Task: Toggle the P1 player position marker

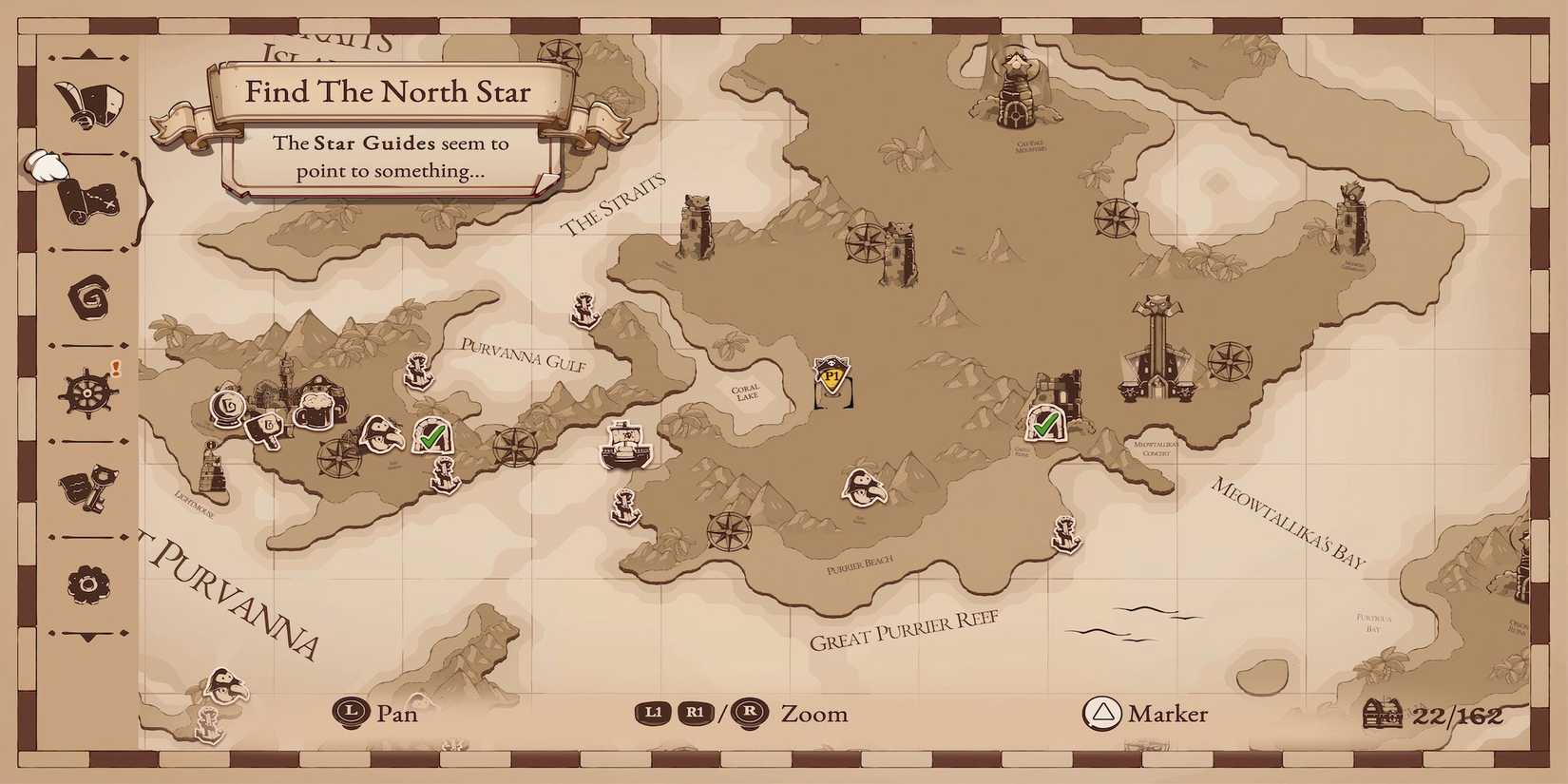Action: 831,378
